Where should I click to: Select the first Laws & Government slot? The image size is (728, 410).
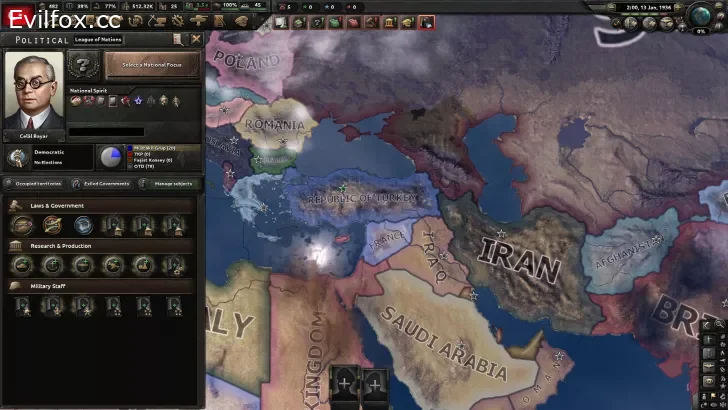(23, 224)
